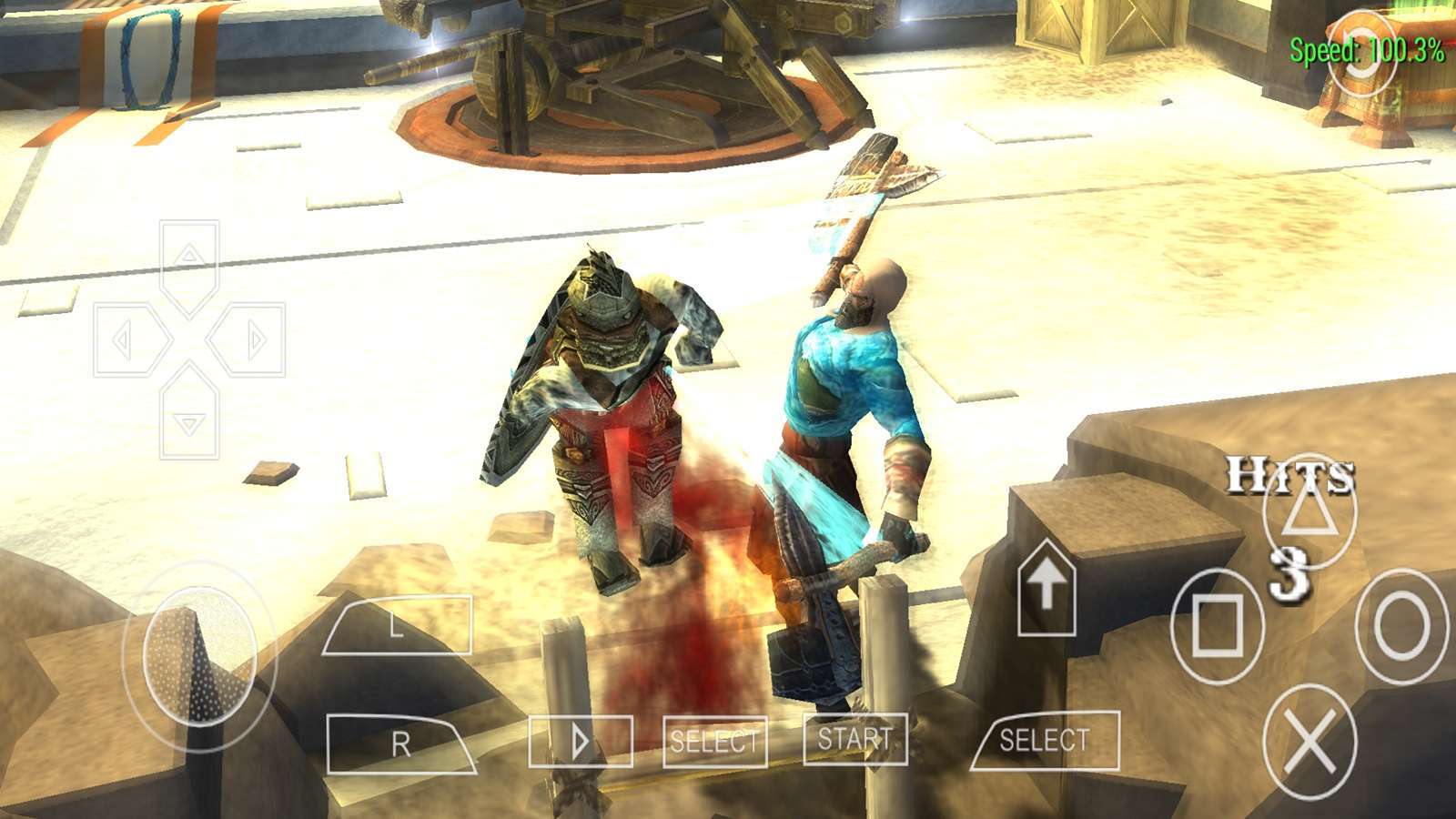
Task: Open the emulator menu with the up-arrow button
Action: coord(1046,587)
